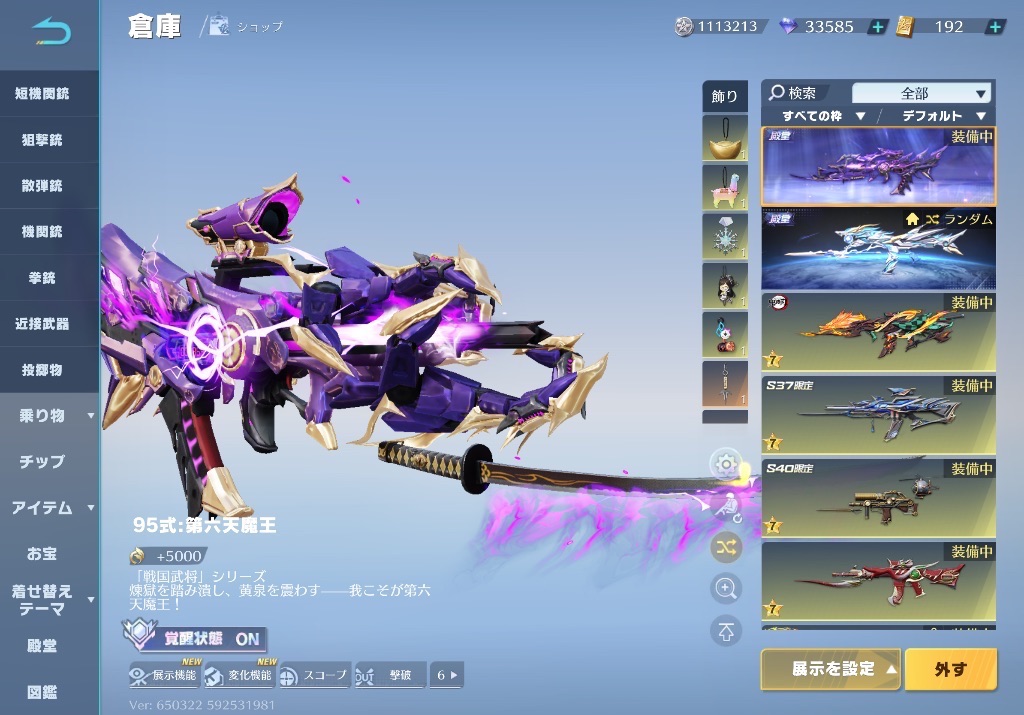Select the ランダム white weapon skin
Image resolution: width=1024 pixels, height=715 pixels.
coord(879,248)
